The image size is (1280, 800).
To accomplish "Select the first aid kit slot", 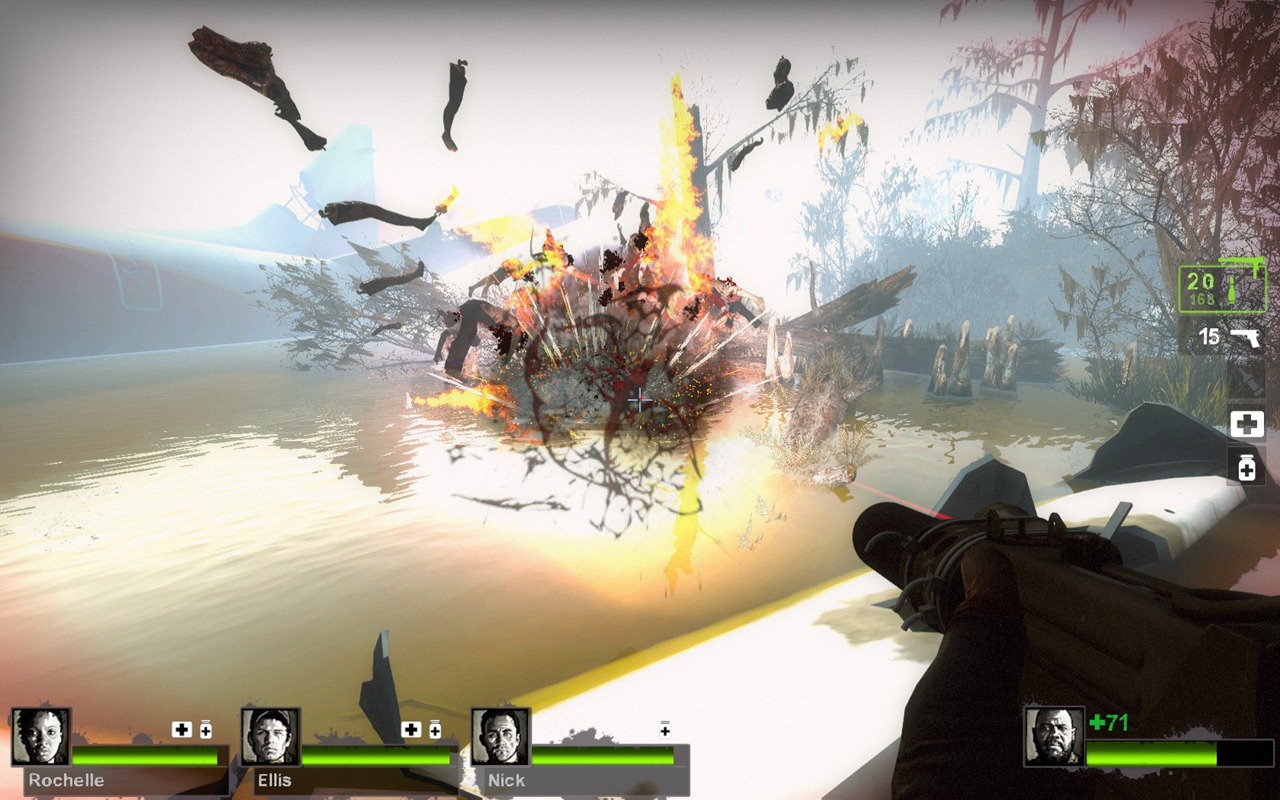I will [x=1246, y=424].
